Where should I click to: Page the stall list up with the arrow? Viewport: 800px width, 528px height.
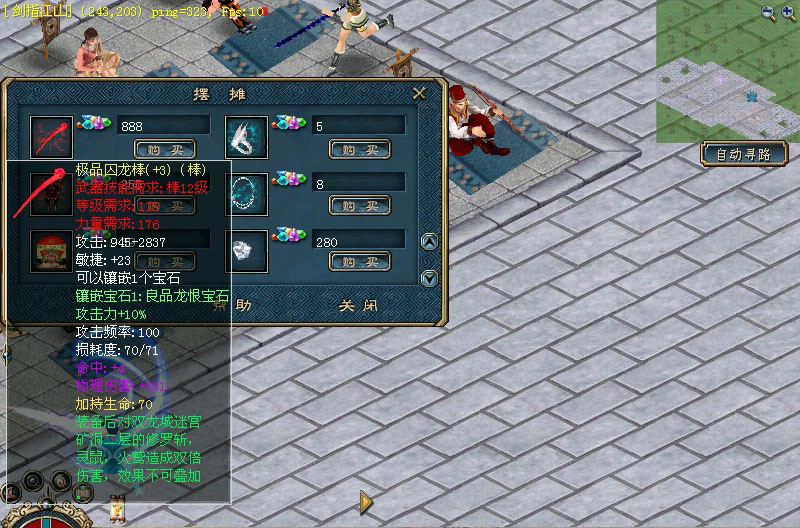pyautogui.click(x=429, y=242)
